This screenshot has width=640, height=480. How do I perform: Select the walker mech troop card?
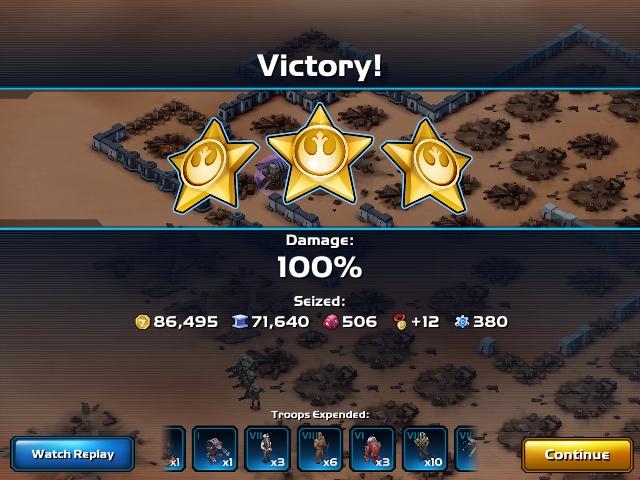point(215,449)
